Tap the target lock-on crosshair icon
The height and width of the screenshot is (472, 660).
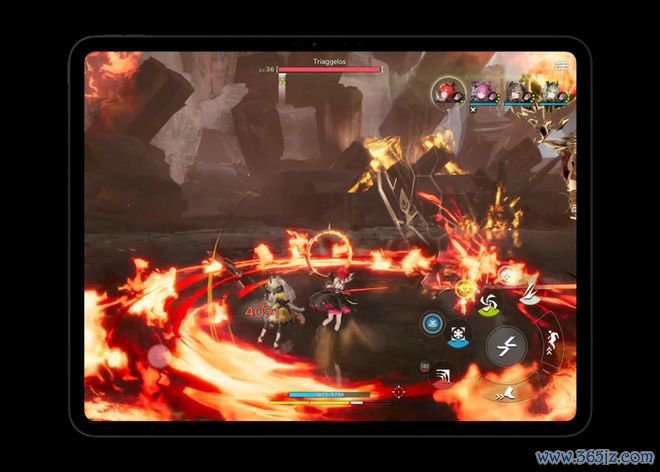click(398, 391)
